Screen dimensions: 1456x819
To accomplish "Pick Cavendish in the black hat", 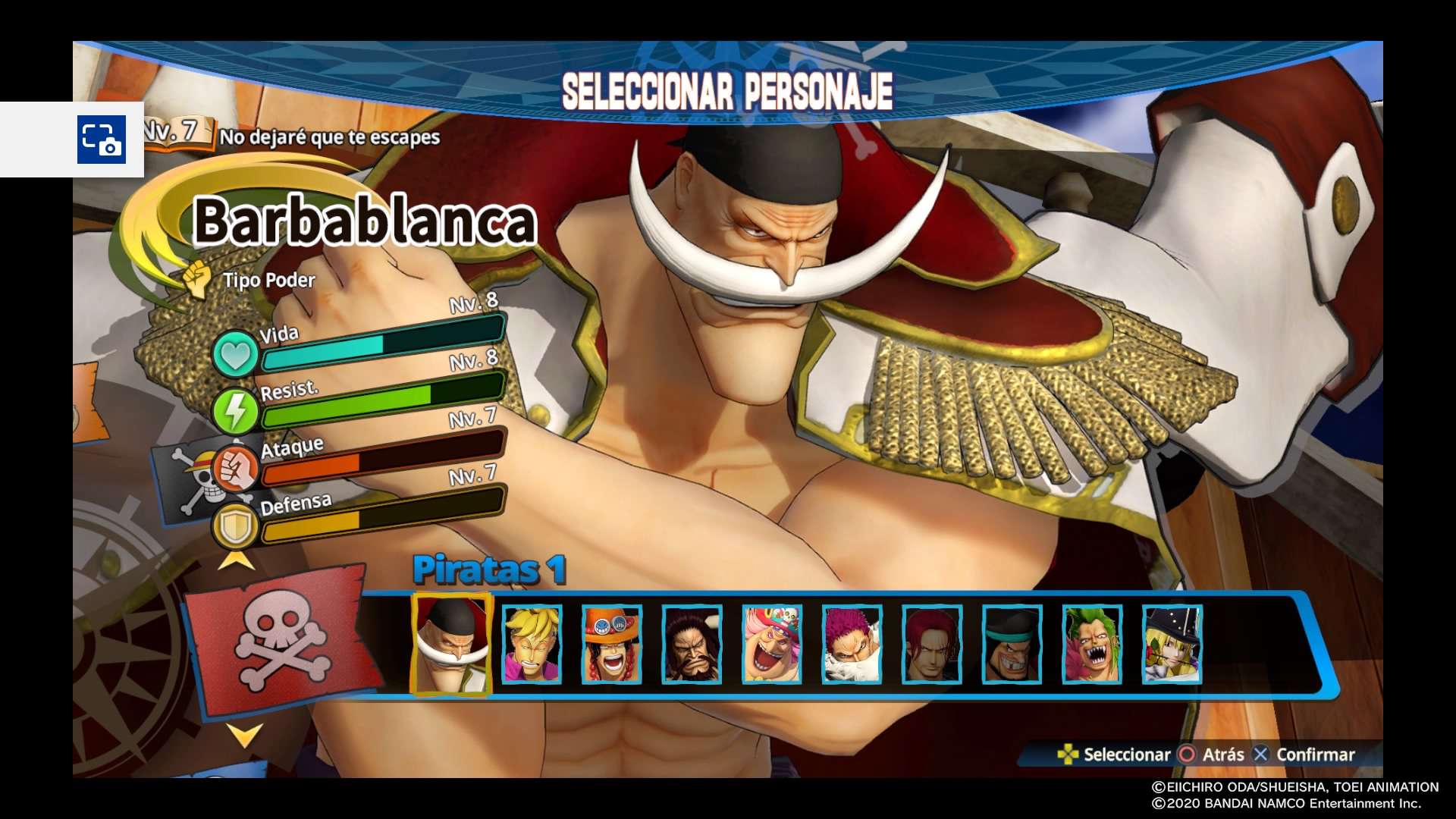I will (1172, 645).
